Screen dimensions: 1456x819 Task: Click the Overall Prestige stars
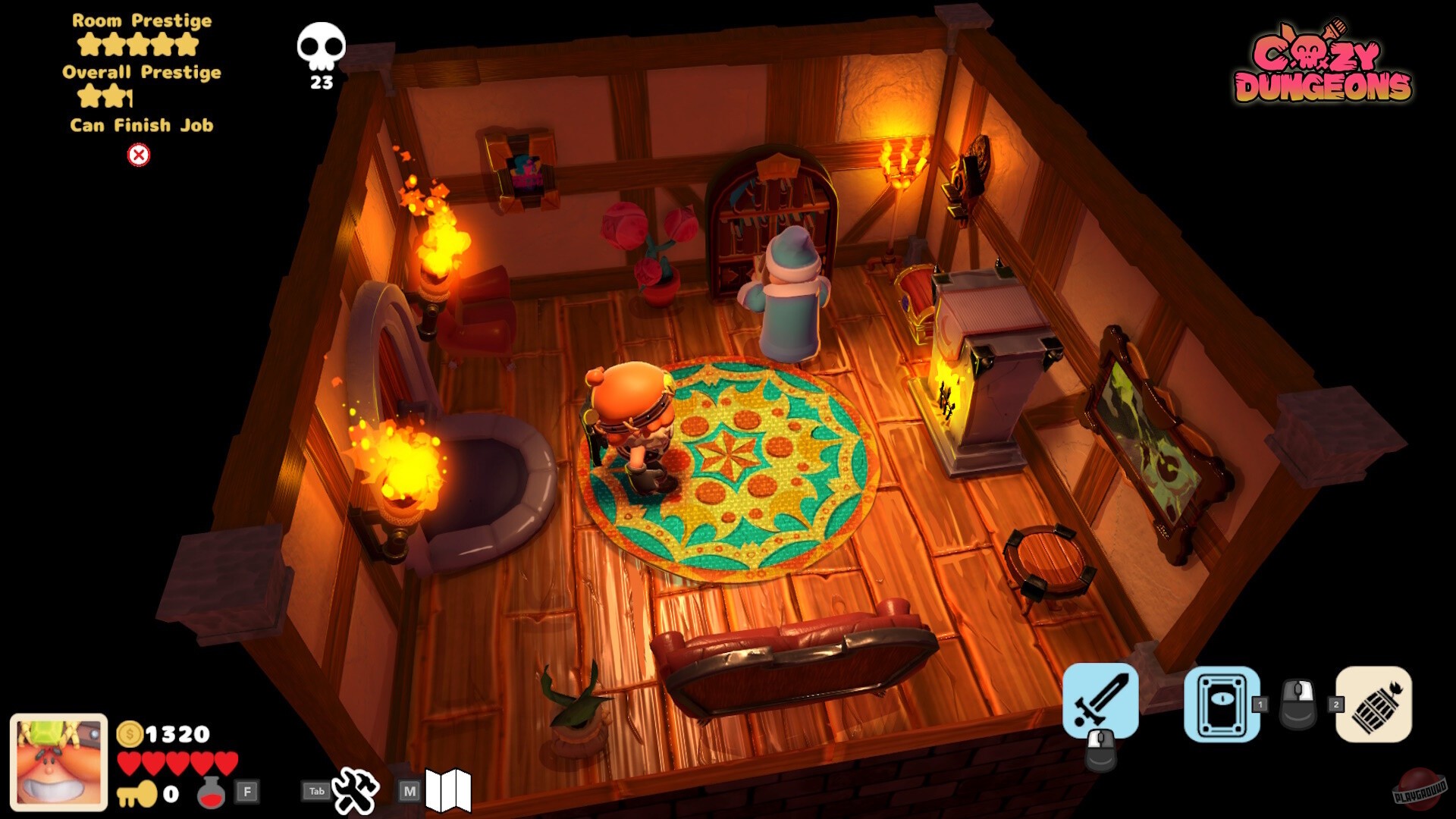click(x=104, y=97)
